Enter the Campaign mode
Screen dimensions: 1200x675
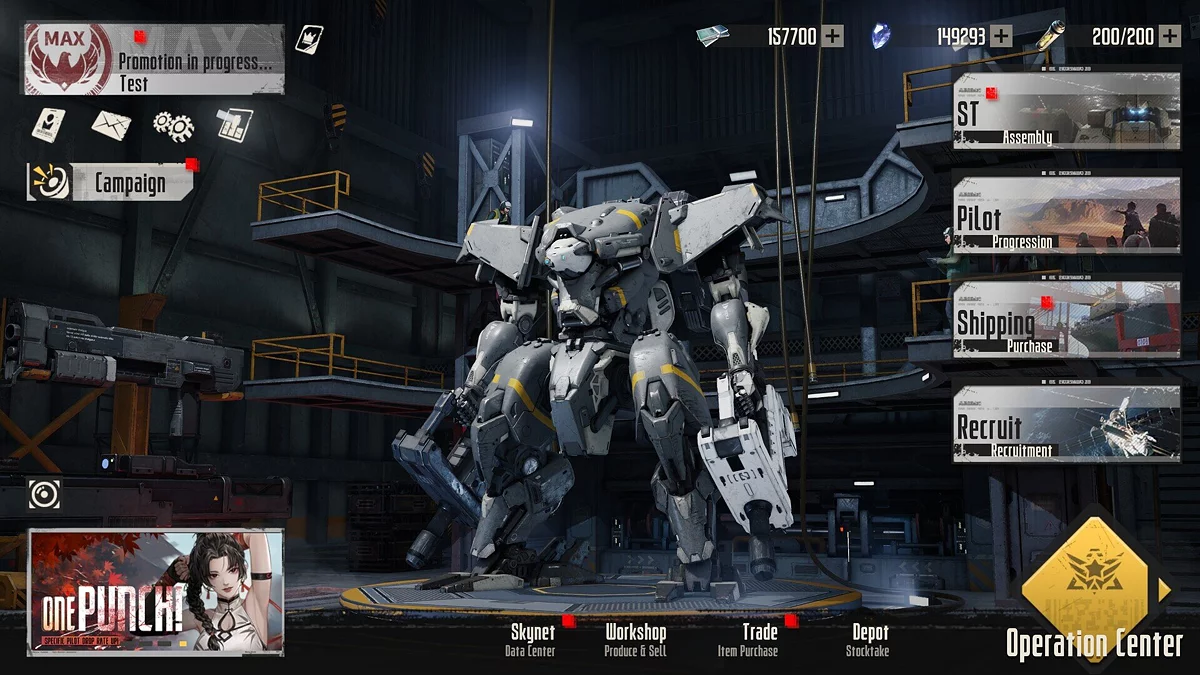[112, 183]
